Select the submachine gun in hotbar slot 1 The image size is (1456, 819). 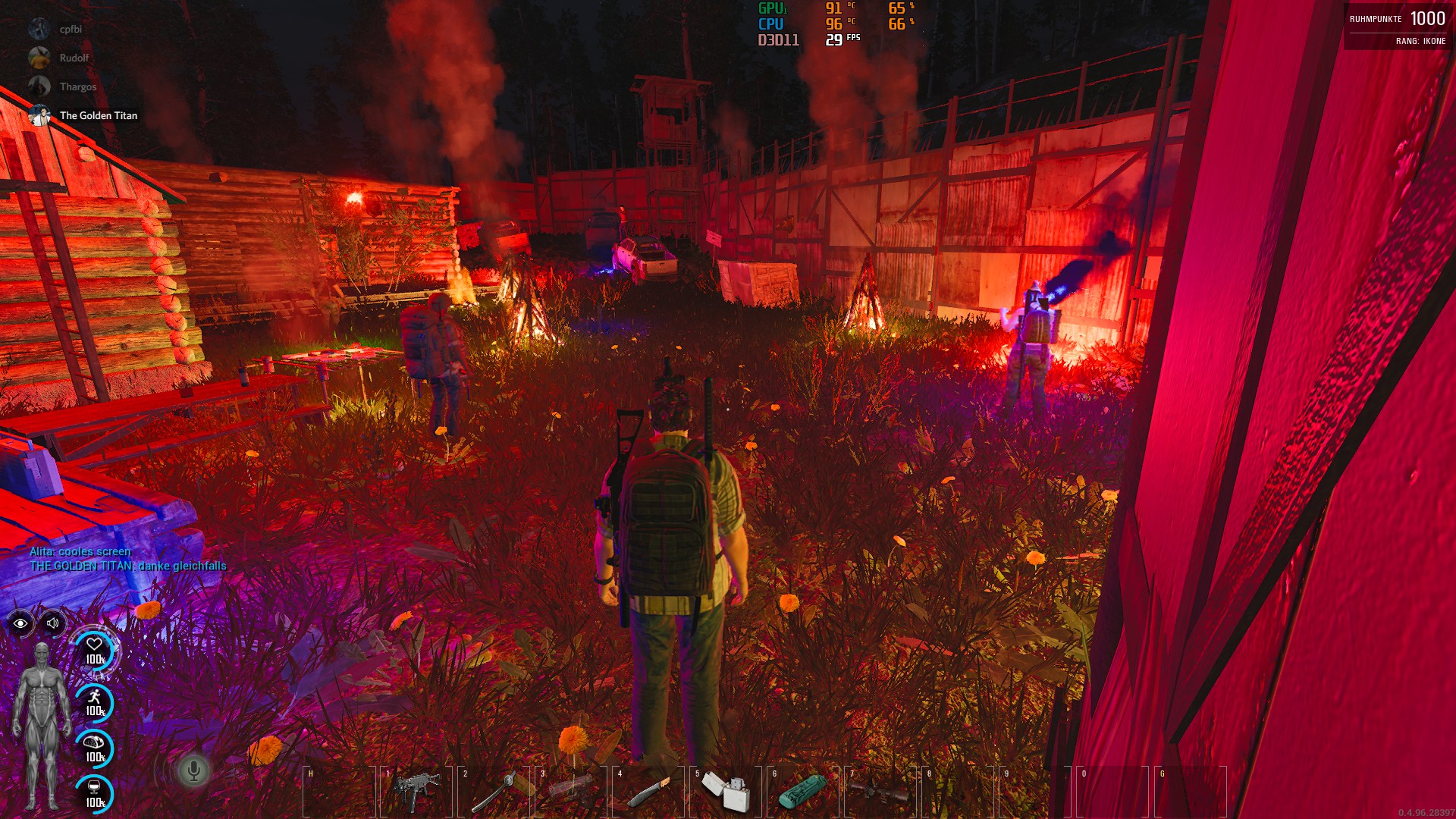tap(416, 792)
